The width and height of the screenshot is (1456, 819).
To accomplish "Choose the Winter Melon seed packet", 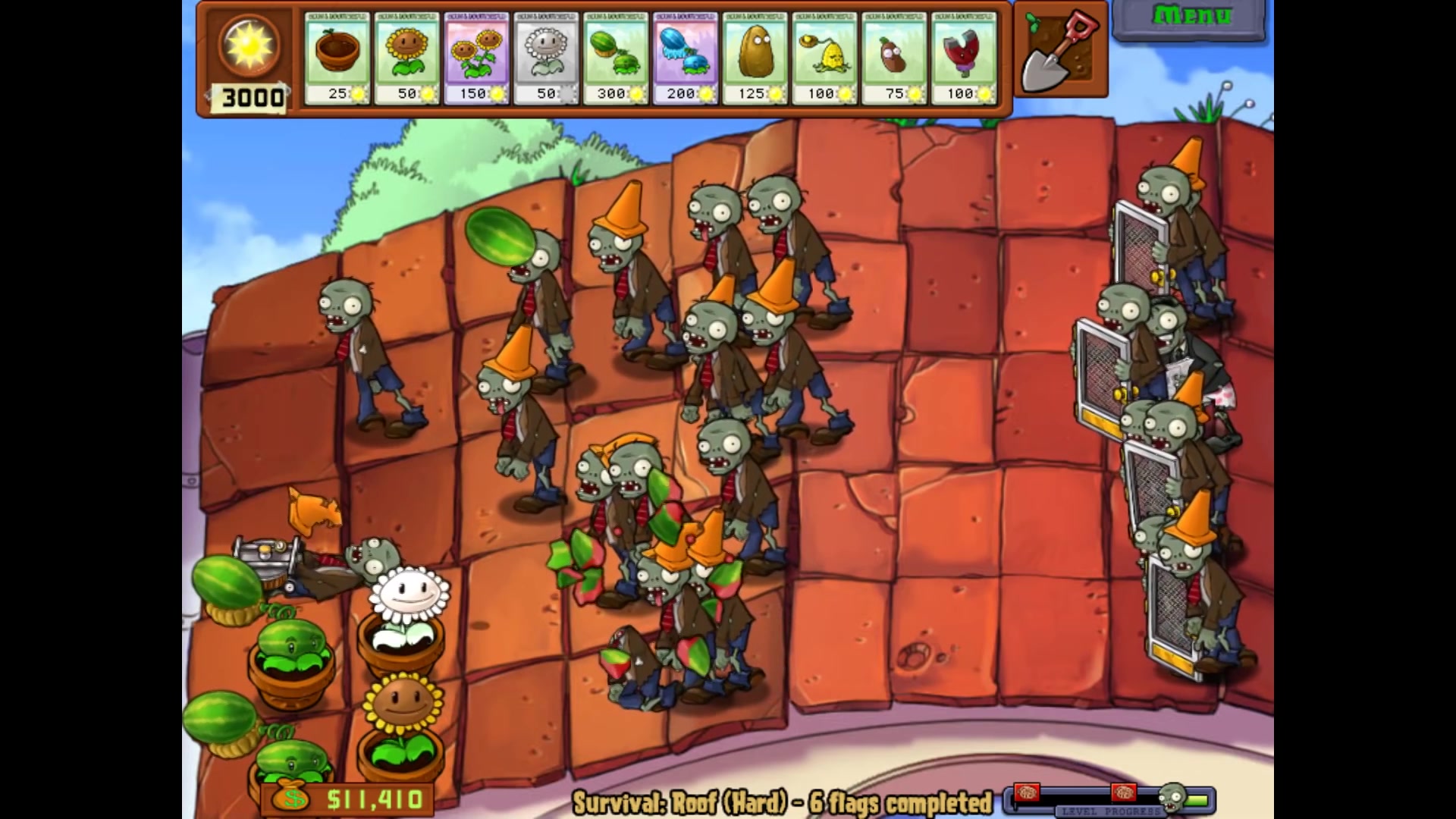I will tap(686, 58).
